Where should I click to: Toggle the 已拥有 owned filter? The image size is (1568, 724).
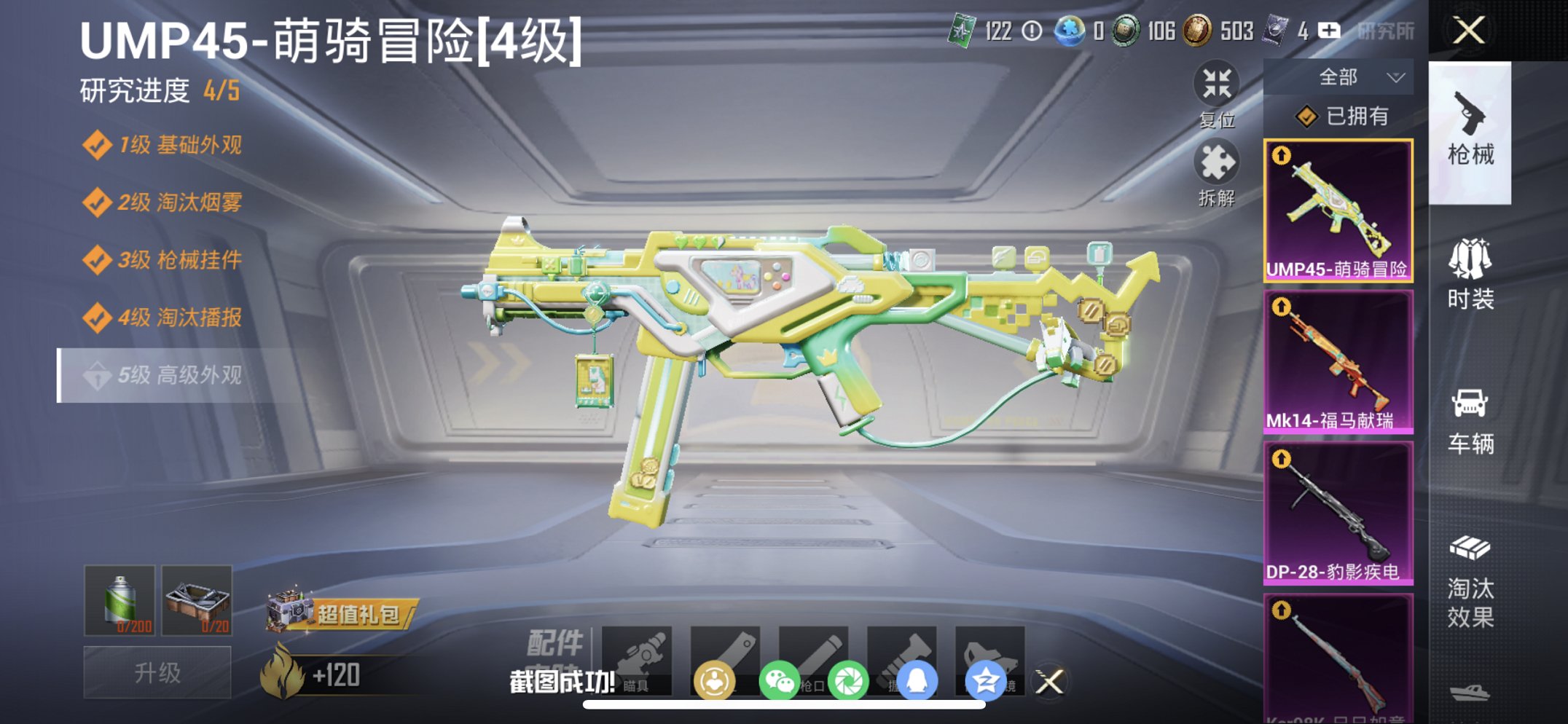(1345, 115)
